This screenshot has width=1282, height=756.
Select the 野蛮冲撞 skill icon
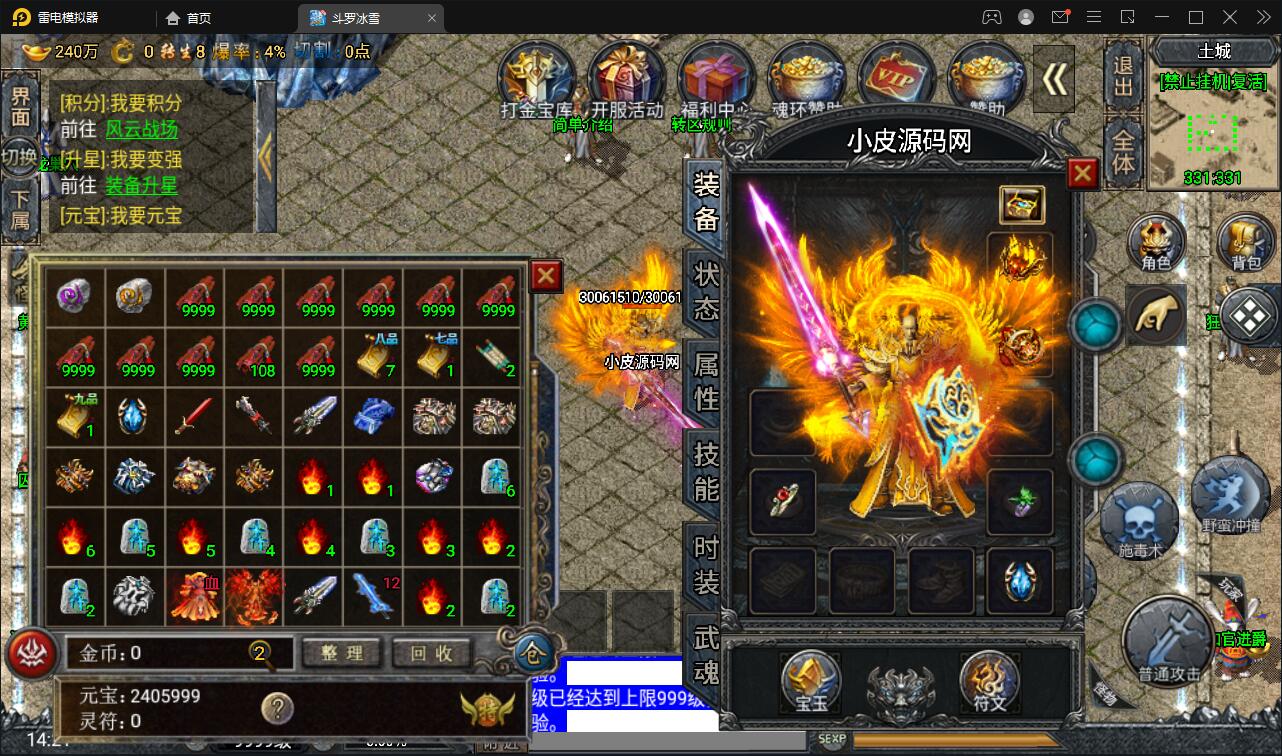pos(1231,496)
